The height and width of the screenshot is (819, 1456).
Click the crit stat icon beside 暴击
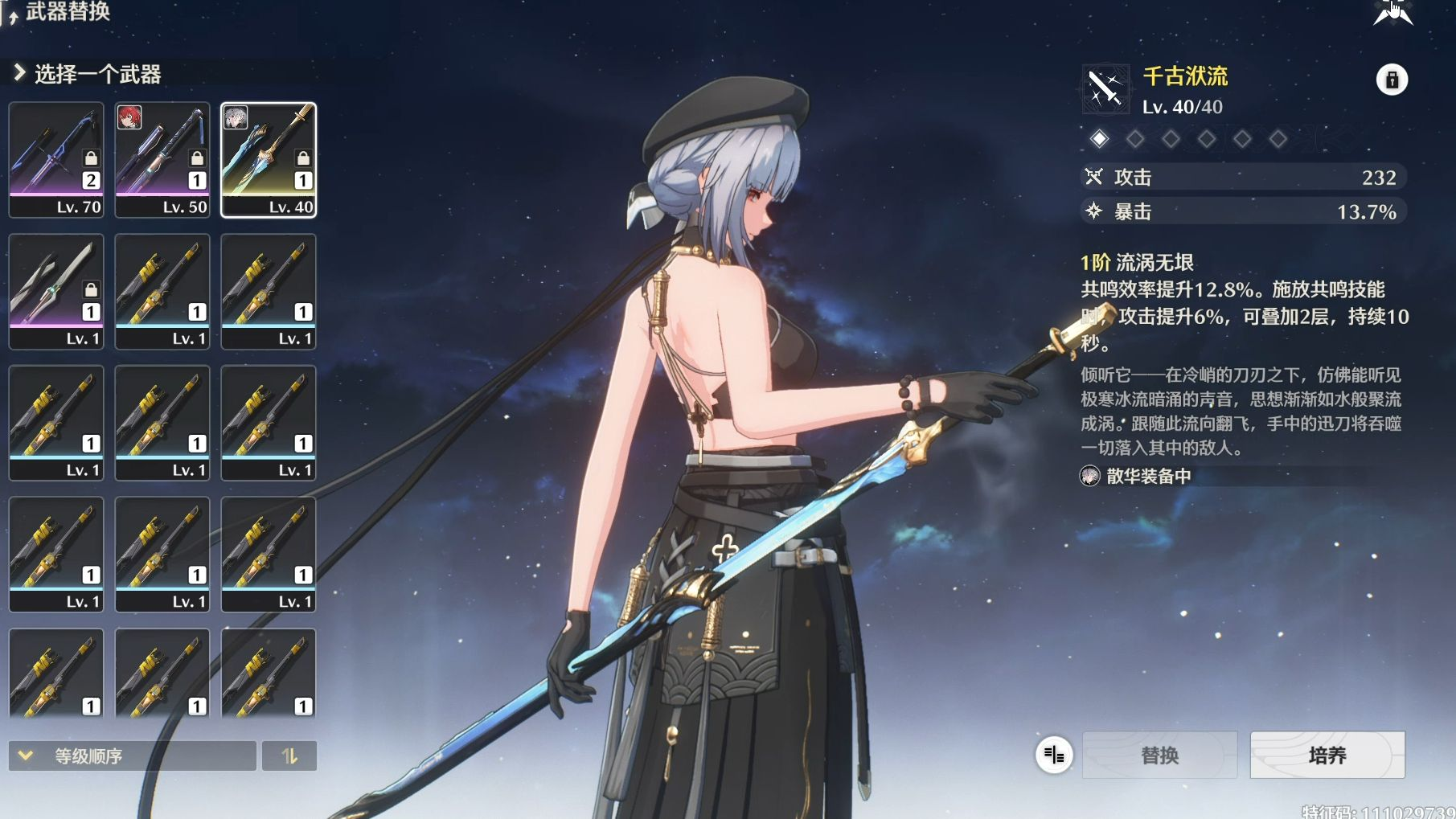[x=1095, y=213]
